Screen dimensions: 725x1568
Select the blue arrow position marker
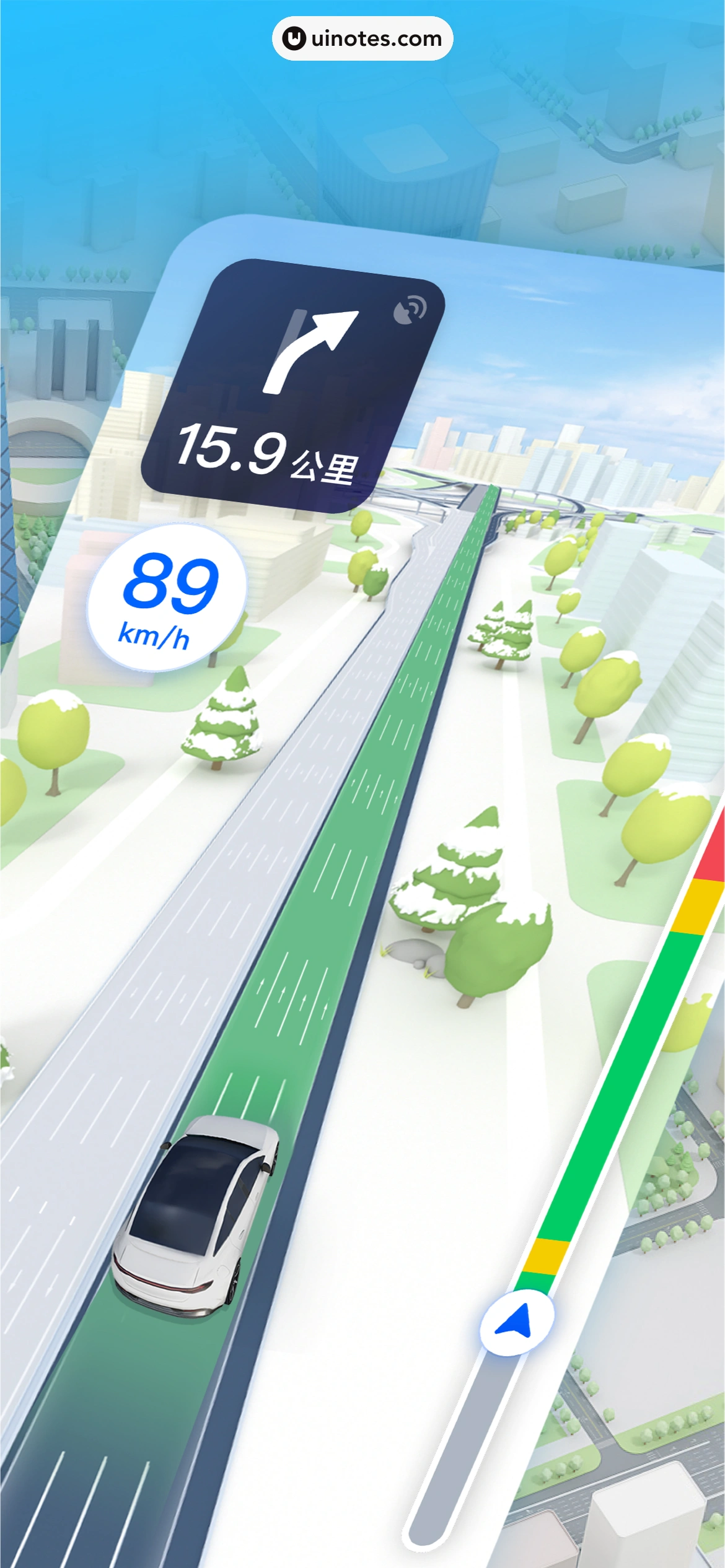517,1322
